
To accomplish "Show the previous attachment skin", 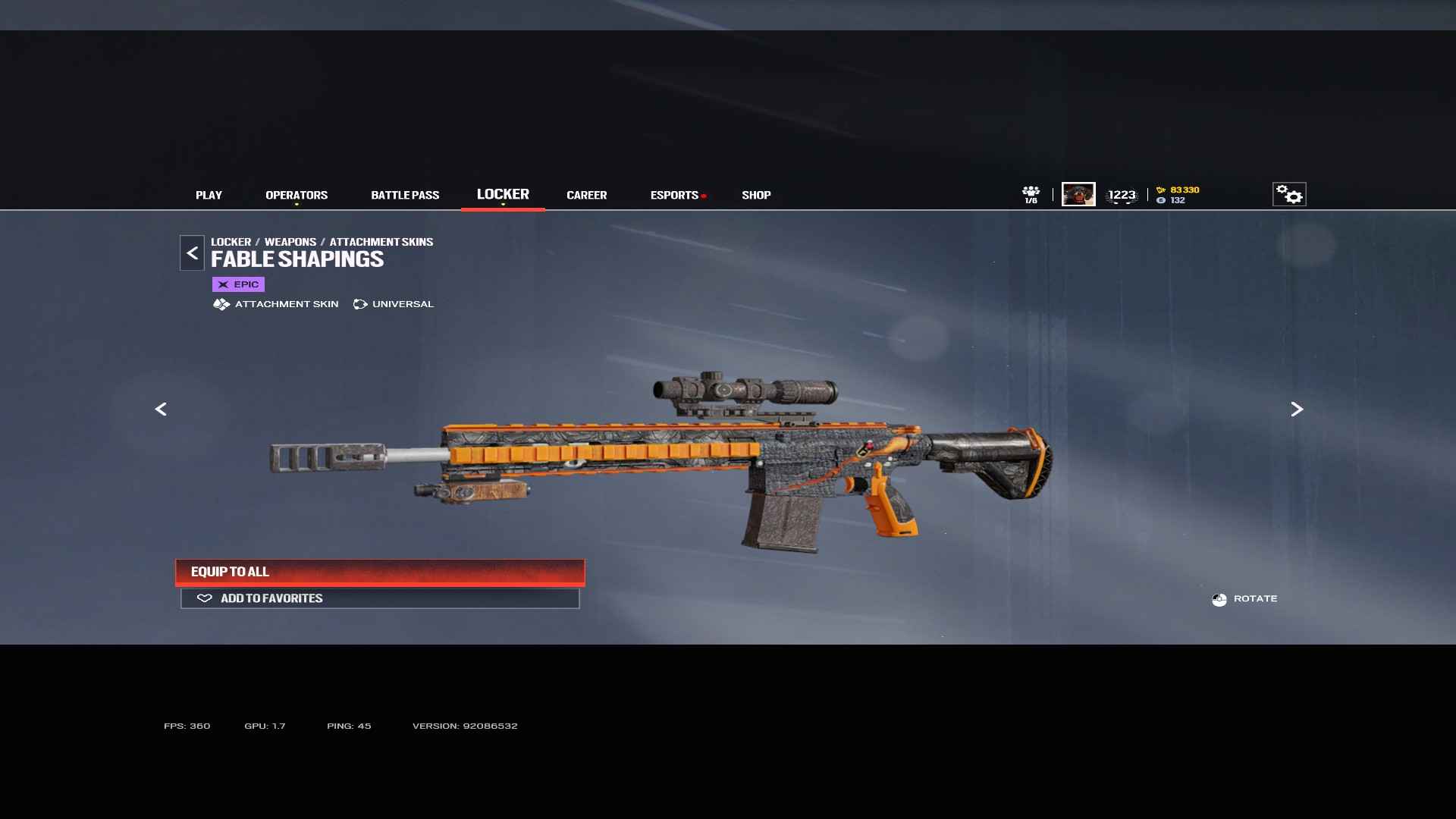I will point(161,409).
